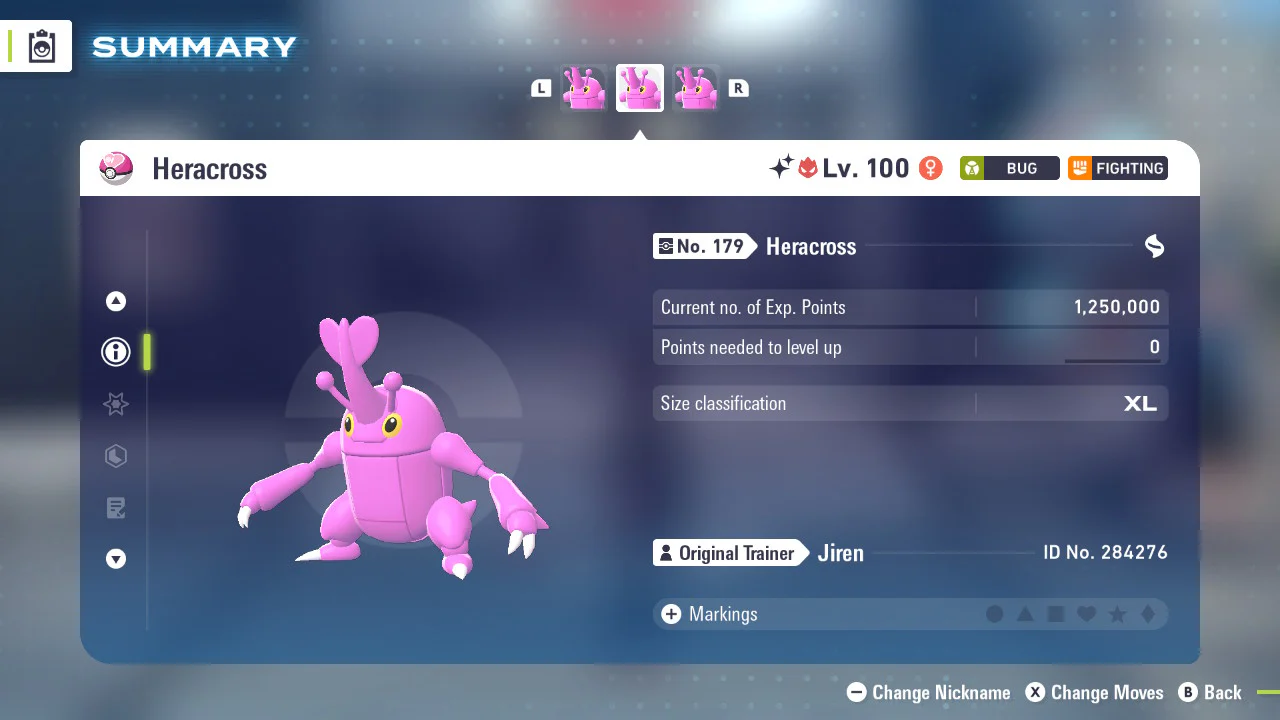1280x720 pixels.
Task: Toggle the circle marking
Action: click(x=995, y=614)
